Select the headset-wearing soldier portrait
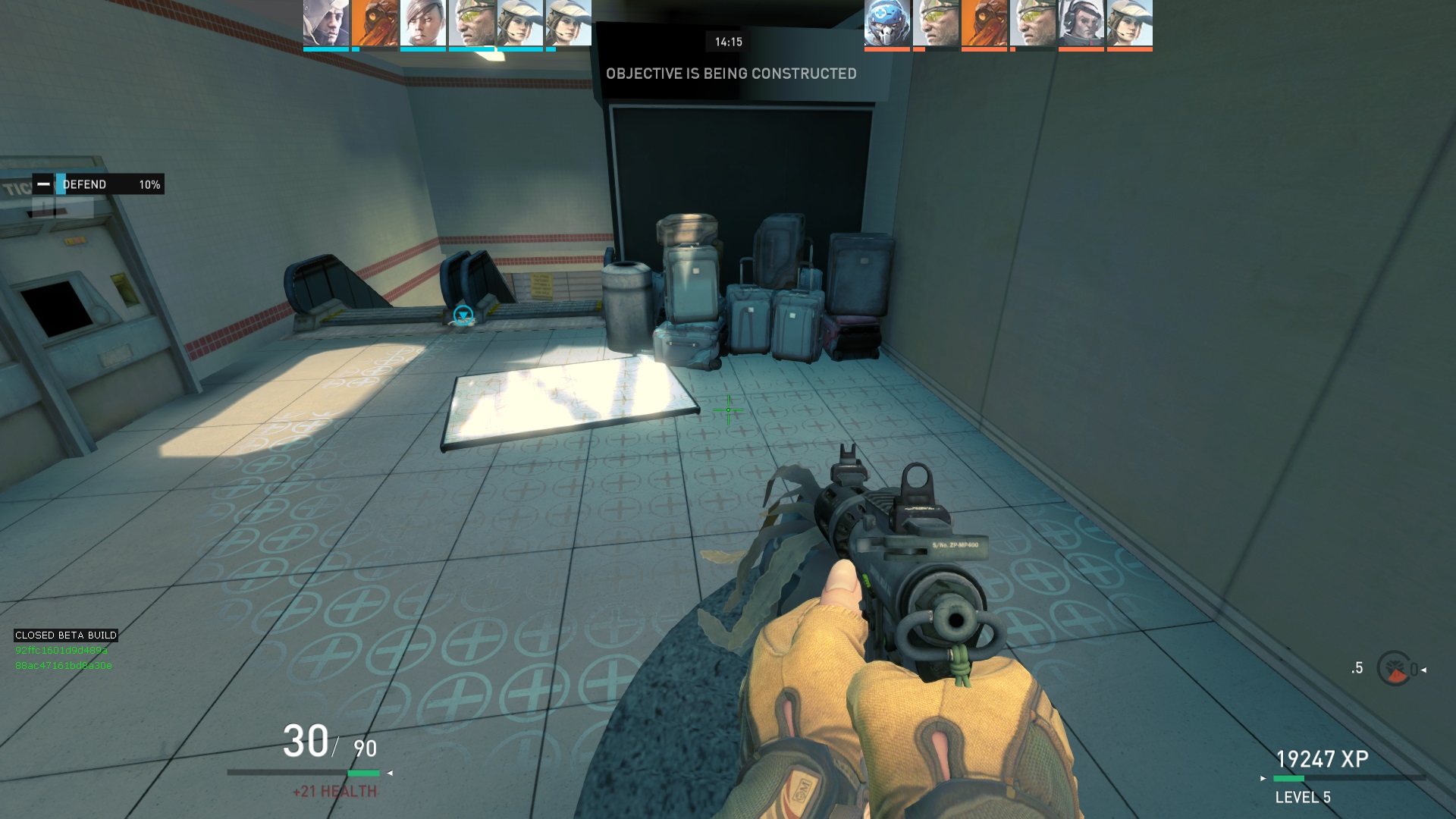The width and height of the screenshot is (1456, 819). 1081,24
